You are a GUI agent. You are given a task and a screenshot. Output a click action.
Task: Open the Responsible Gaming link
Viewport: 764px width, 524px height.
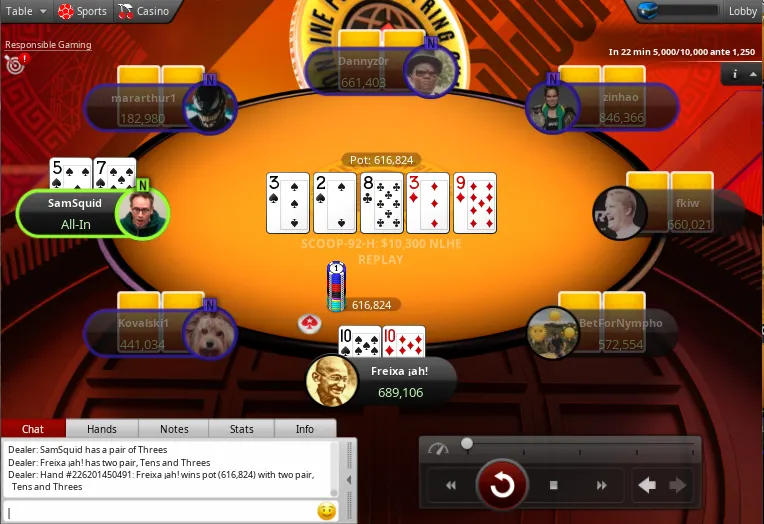[48, 45]
